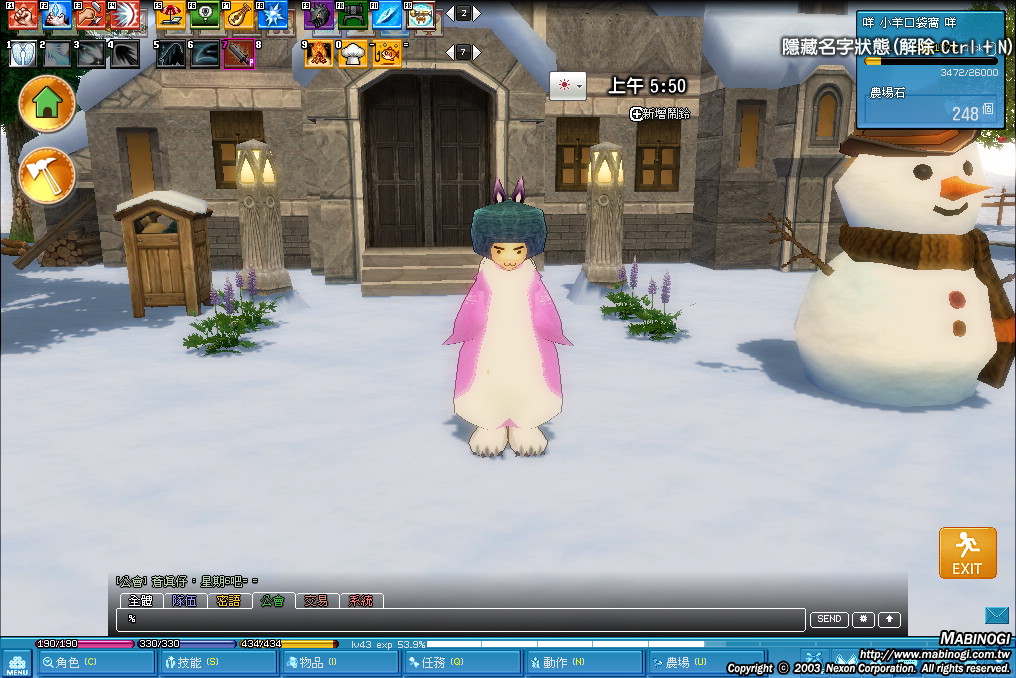This screenshot has height=678, width=1016.
Task: Click the 新增關鈴 add button
Action: (660, 113)
